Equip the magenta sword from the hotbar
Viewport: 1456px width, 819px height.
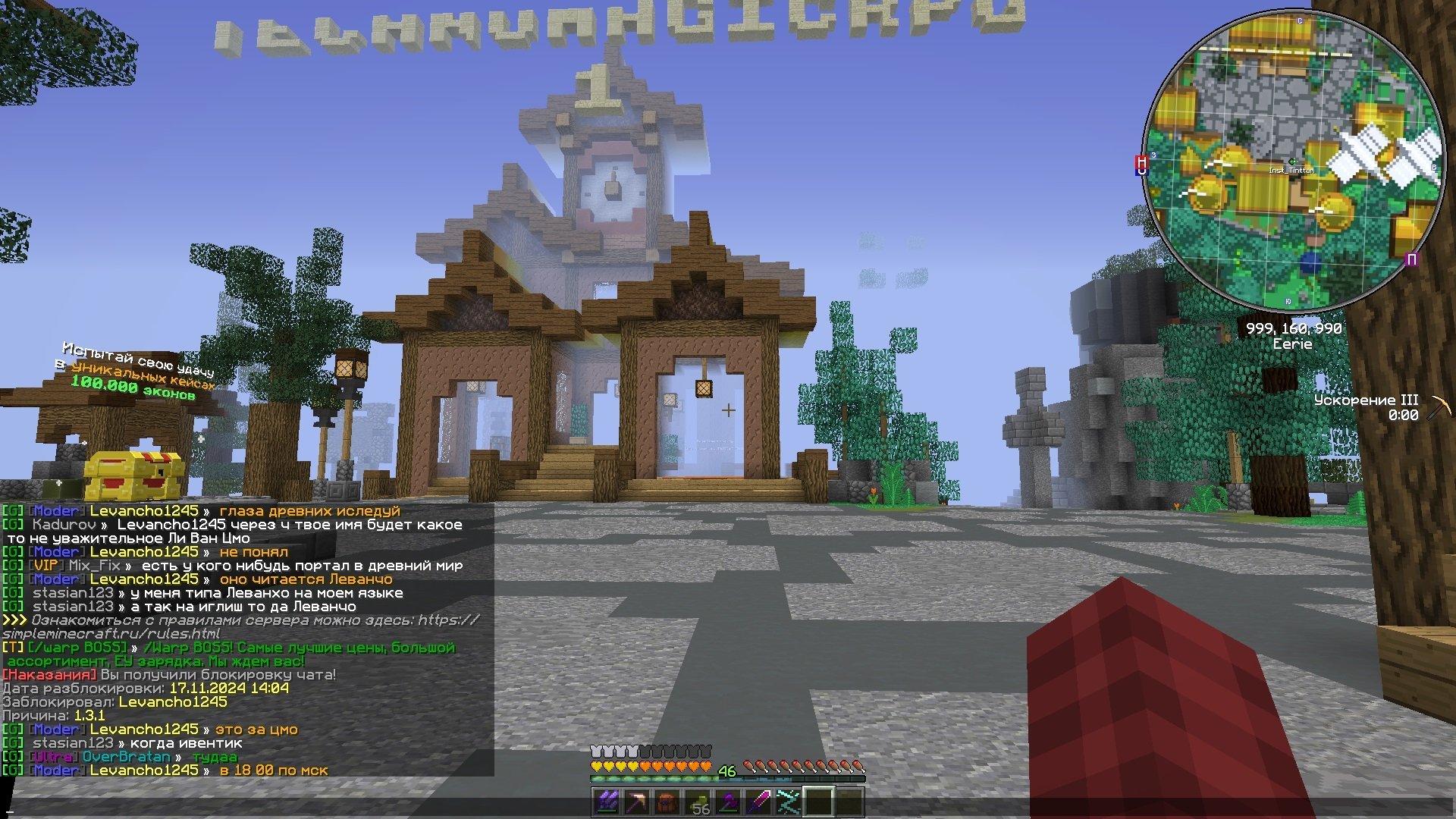[x=758, y=802]
